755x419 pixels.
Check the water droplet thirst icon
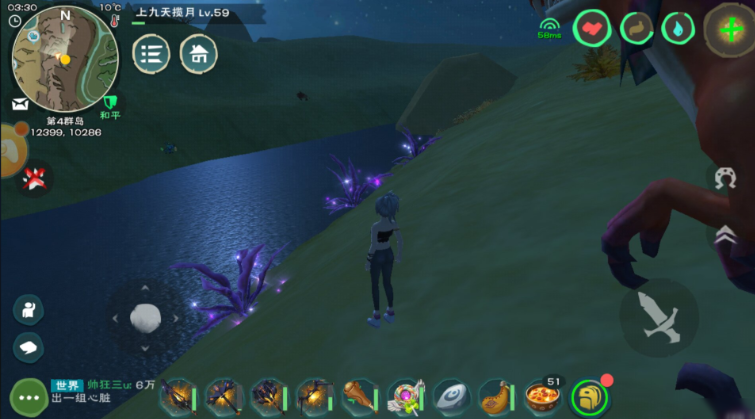(x=678, y=29)
